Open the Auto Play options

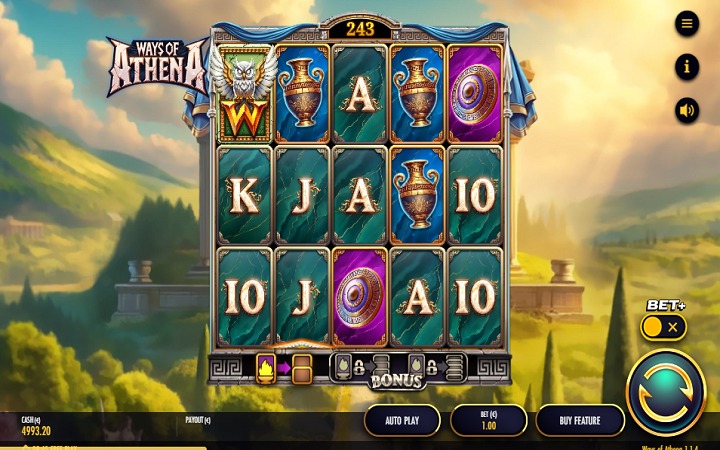point(402,420)
